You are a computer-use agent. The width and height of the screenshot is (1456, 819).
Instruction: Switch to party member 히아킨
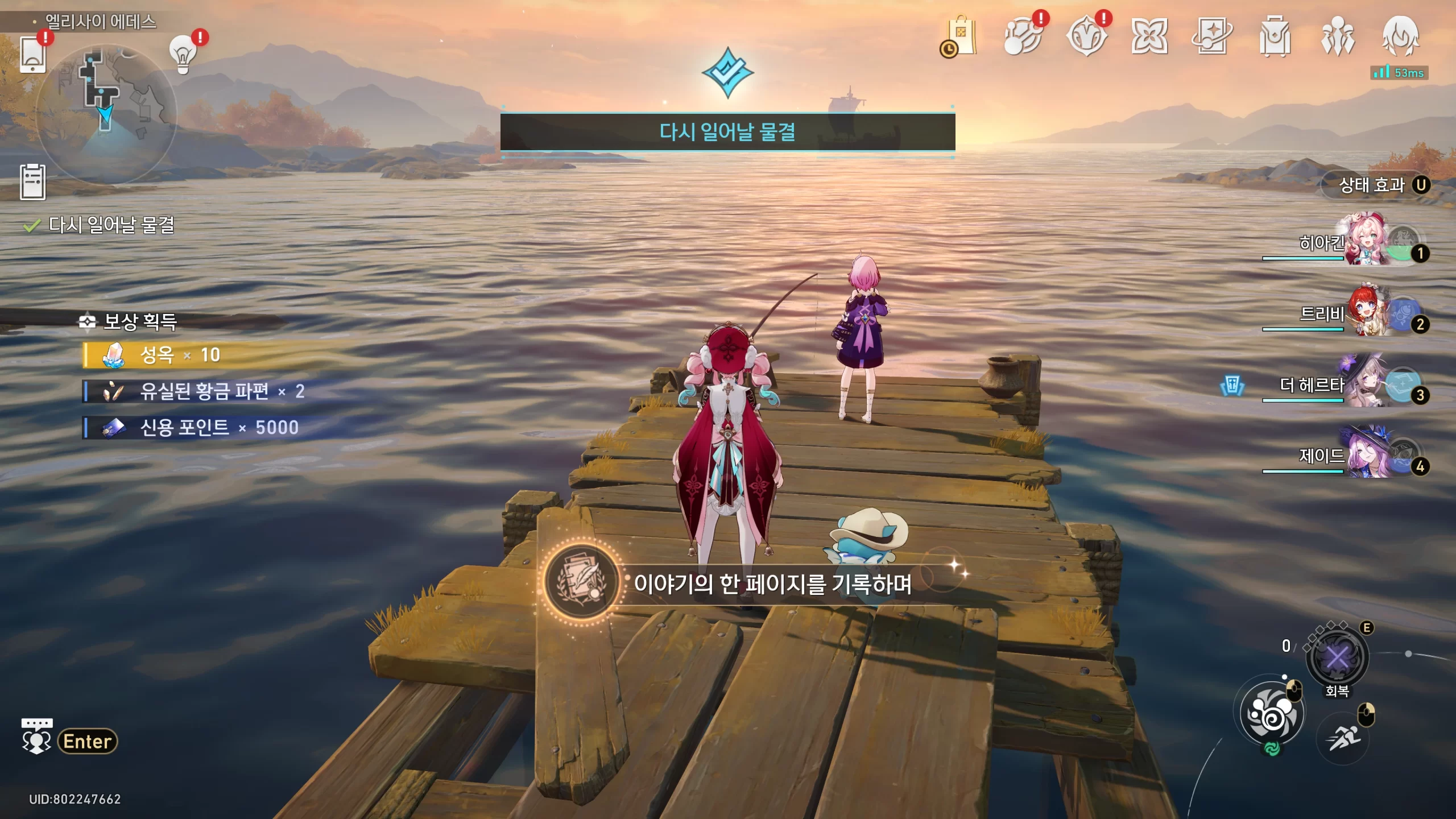tap(1365, 242)
